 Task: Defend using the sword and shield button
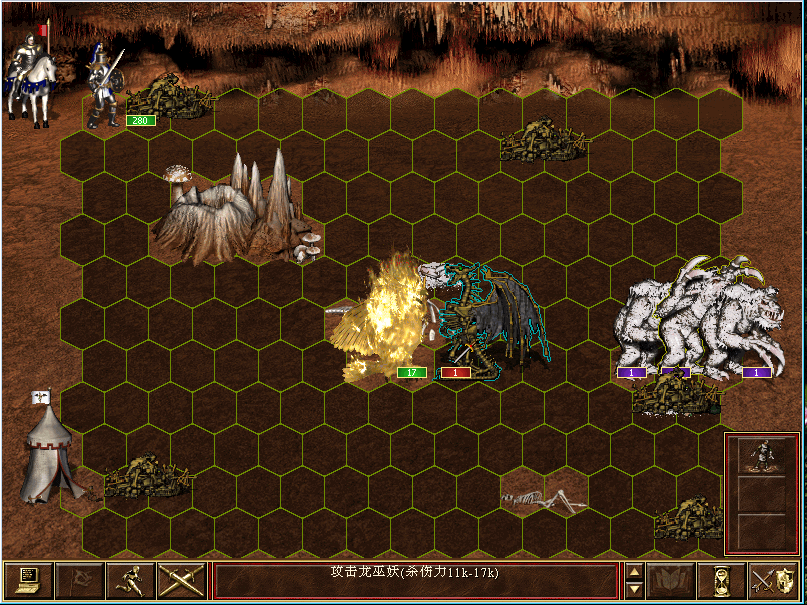(x=772, y=580)
